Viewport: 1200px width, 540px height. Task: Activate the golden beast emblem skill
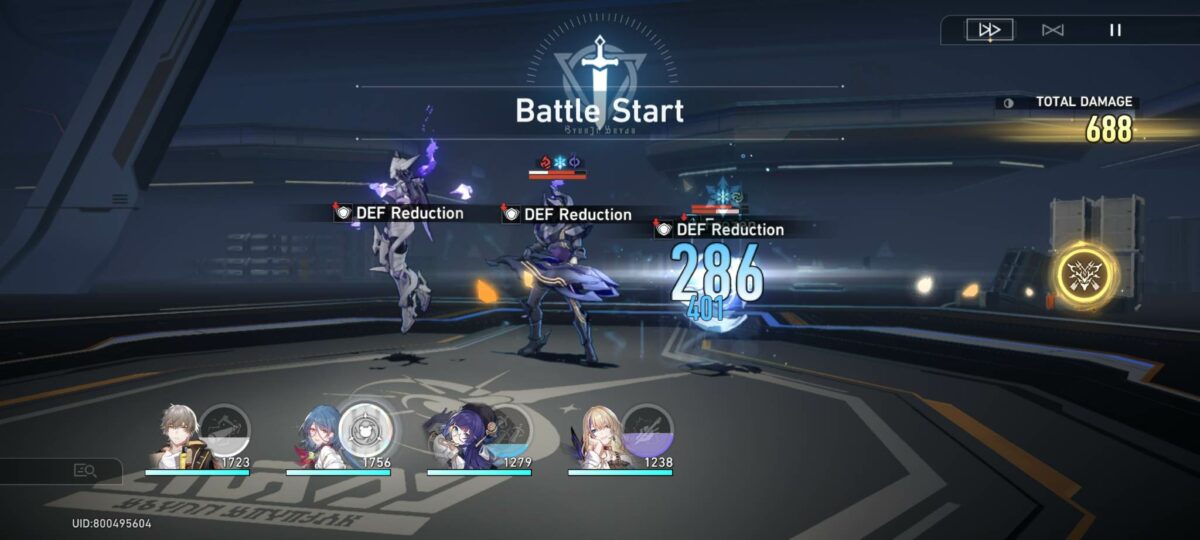1086,275
